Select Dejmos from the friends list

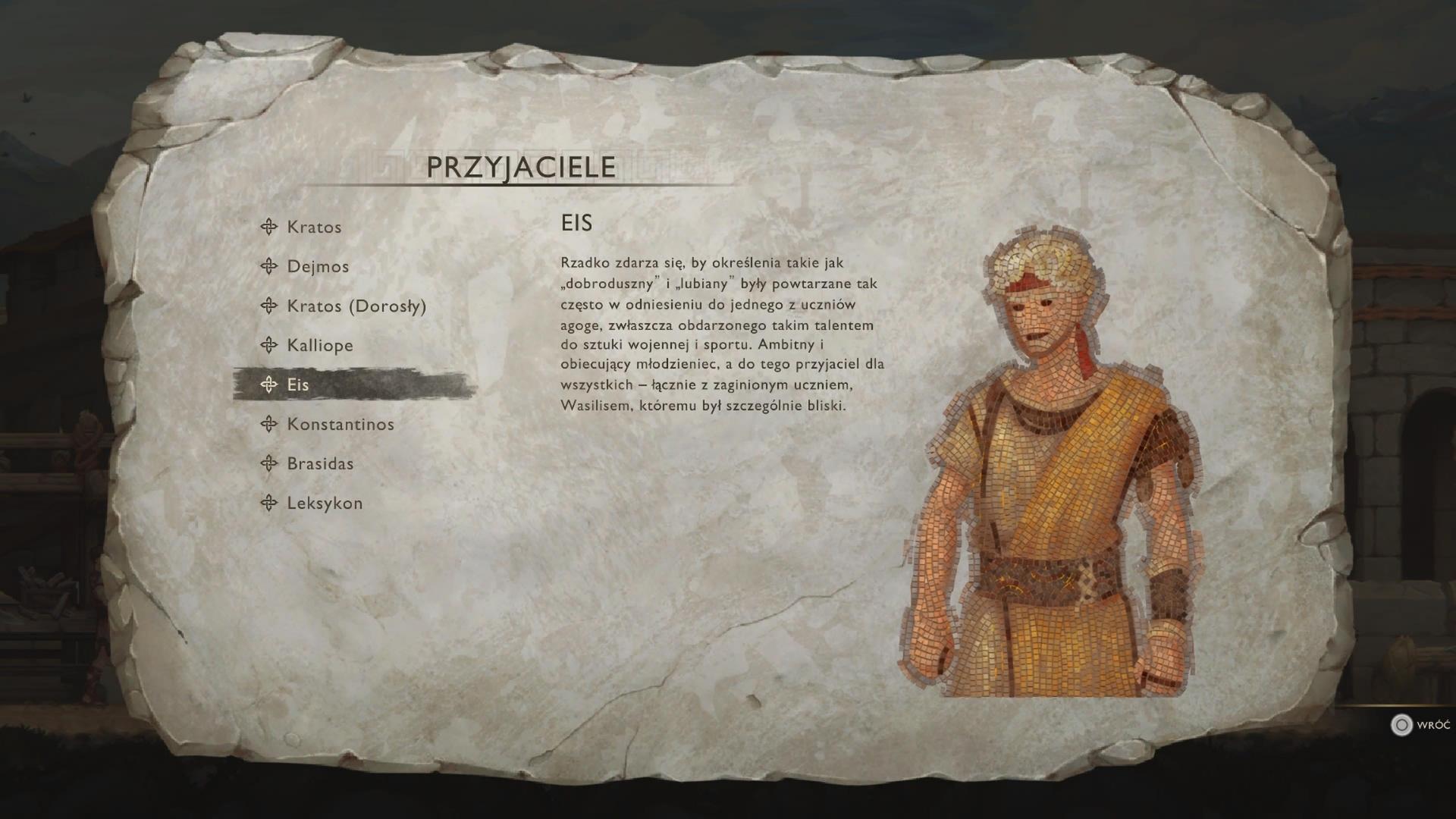pos(318,266)
